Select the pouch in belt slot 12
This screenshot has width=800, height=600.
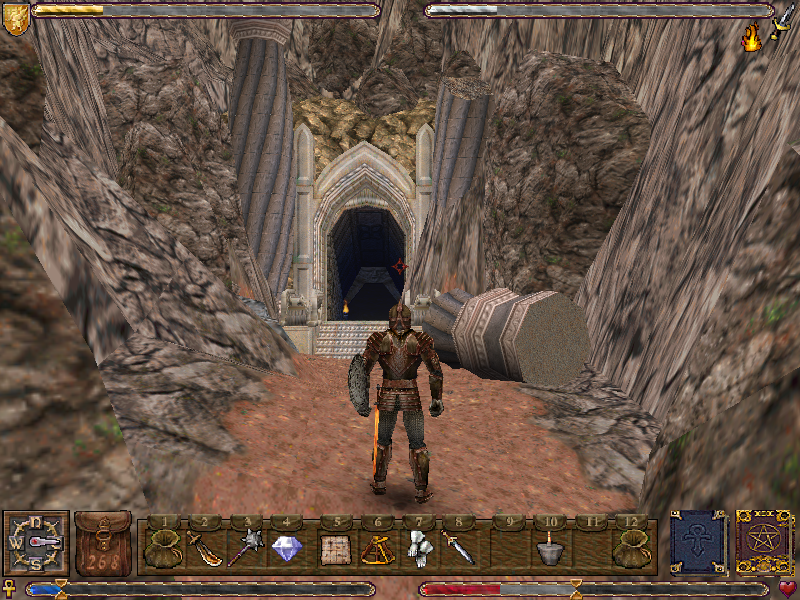[x=632, y=547]
